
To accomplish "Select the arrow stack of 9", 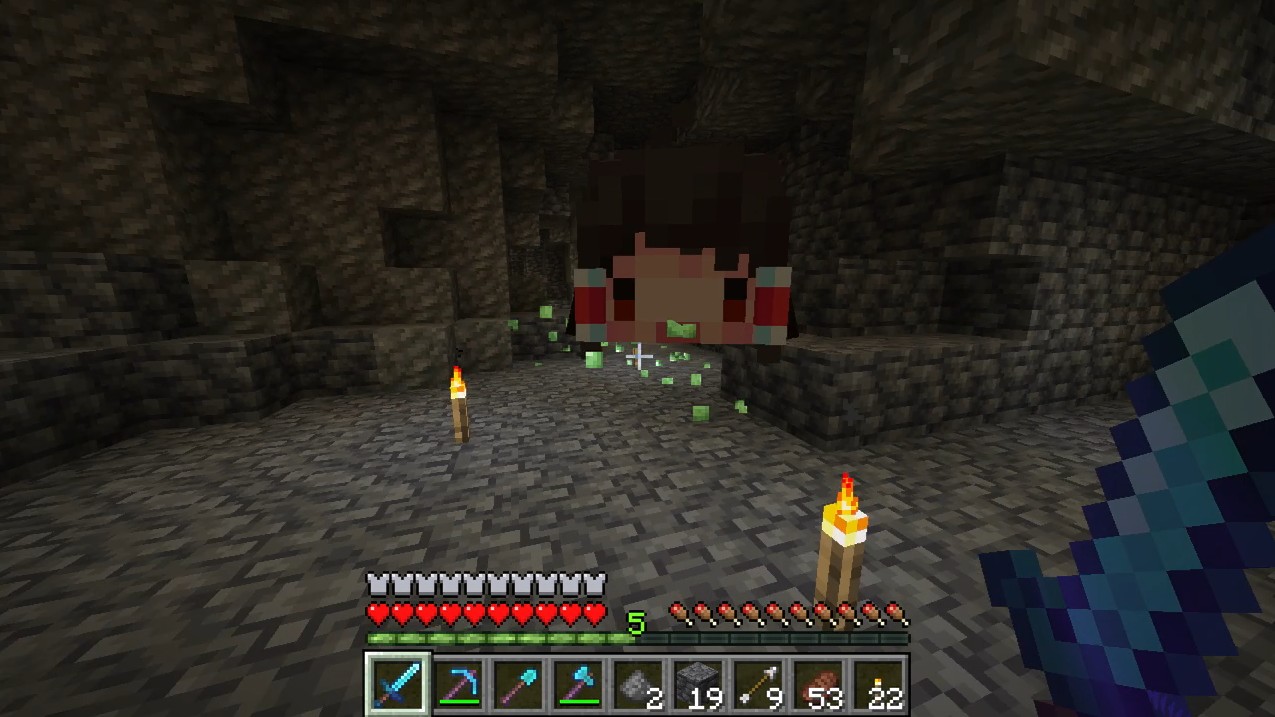I will (x=757, y=685).
